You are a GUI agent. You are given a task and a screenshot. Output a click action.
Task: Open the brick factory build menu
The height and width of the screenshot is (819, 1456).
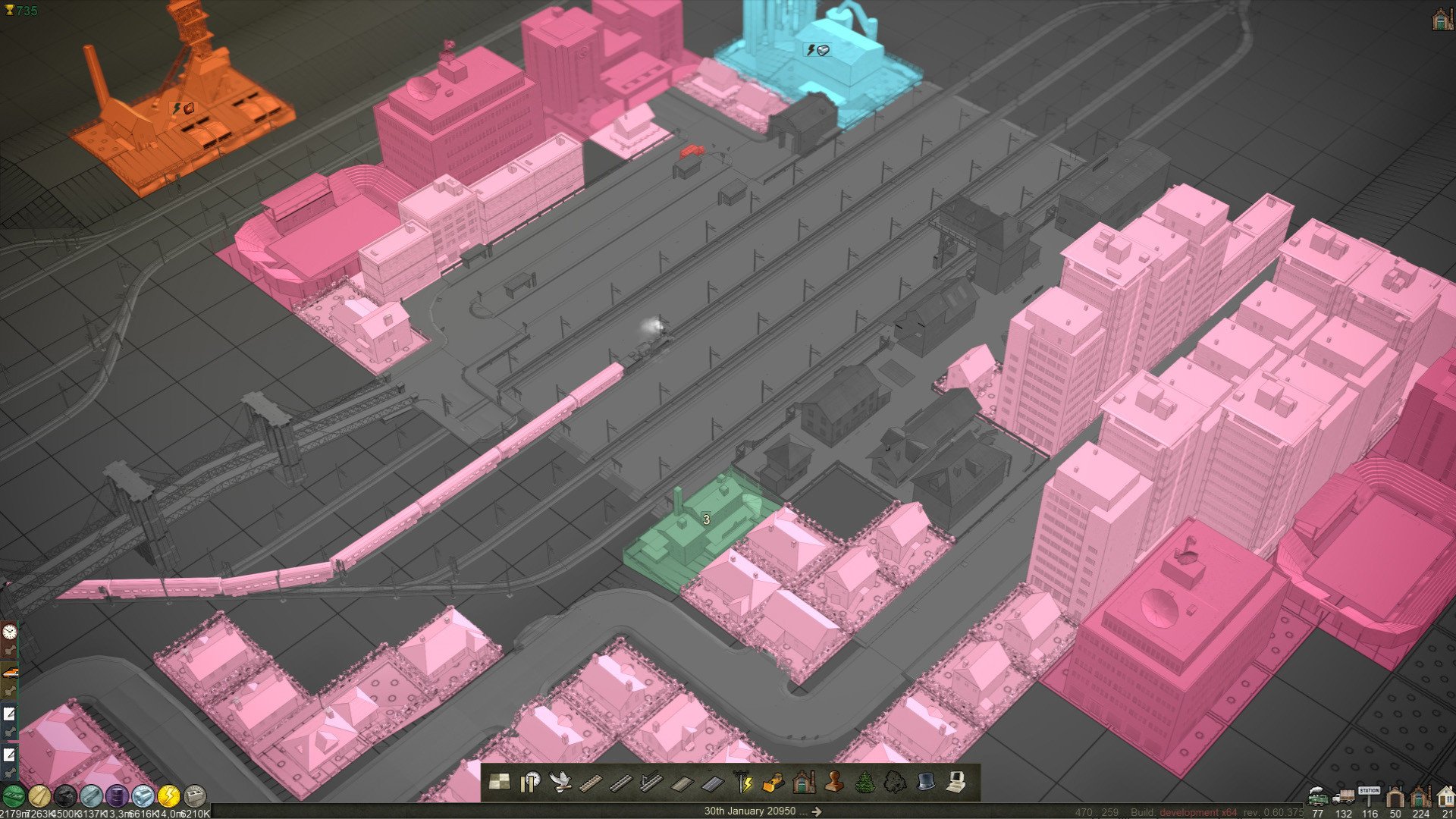click(x=803, y=782)
